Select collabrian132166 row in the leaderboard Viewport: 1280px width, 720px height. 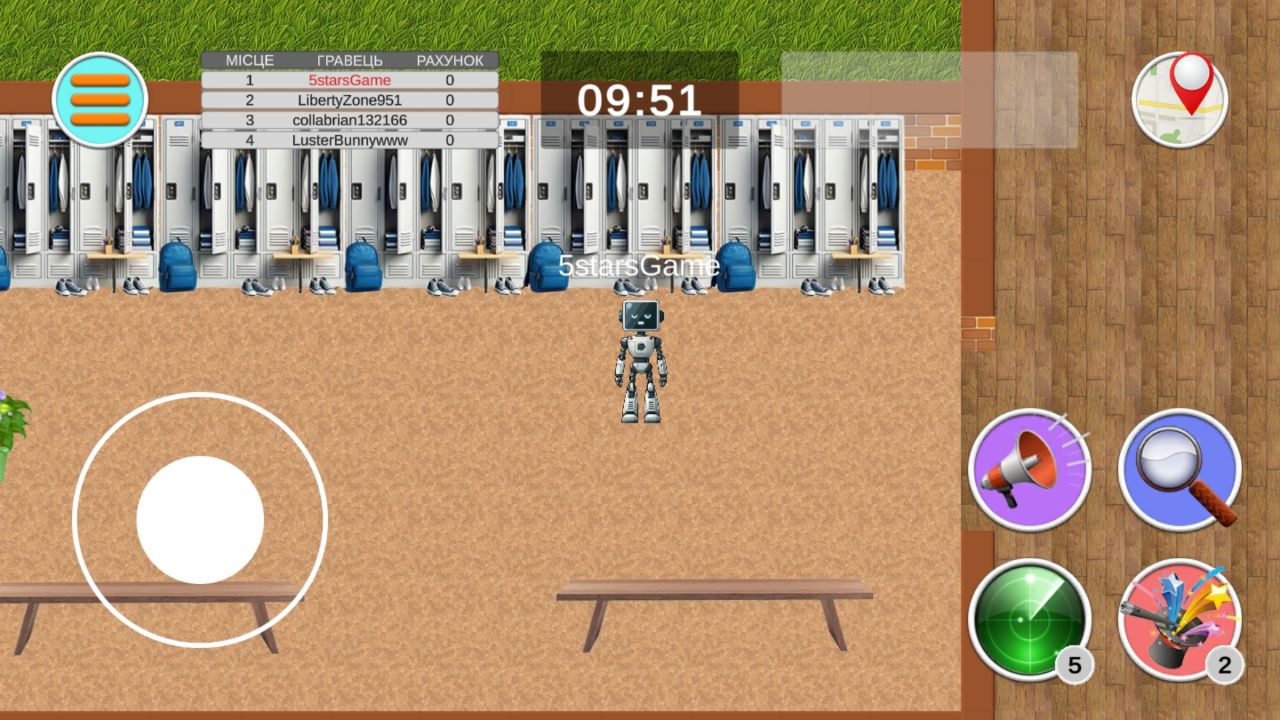point(349,120)
